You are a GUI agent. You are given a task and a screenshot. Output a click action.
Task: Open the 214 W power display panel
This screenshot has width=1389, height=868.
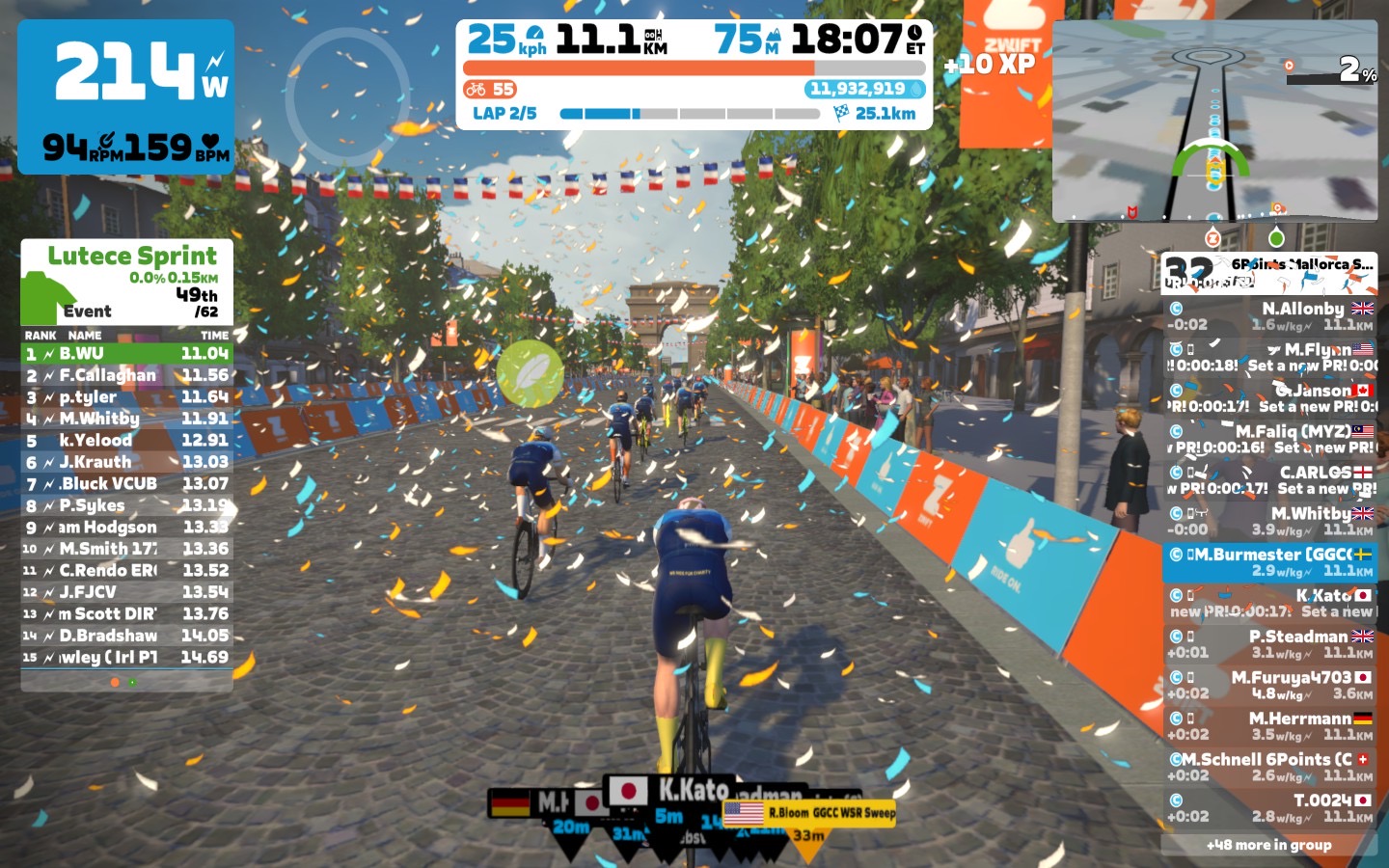(x=125, y=96)
